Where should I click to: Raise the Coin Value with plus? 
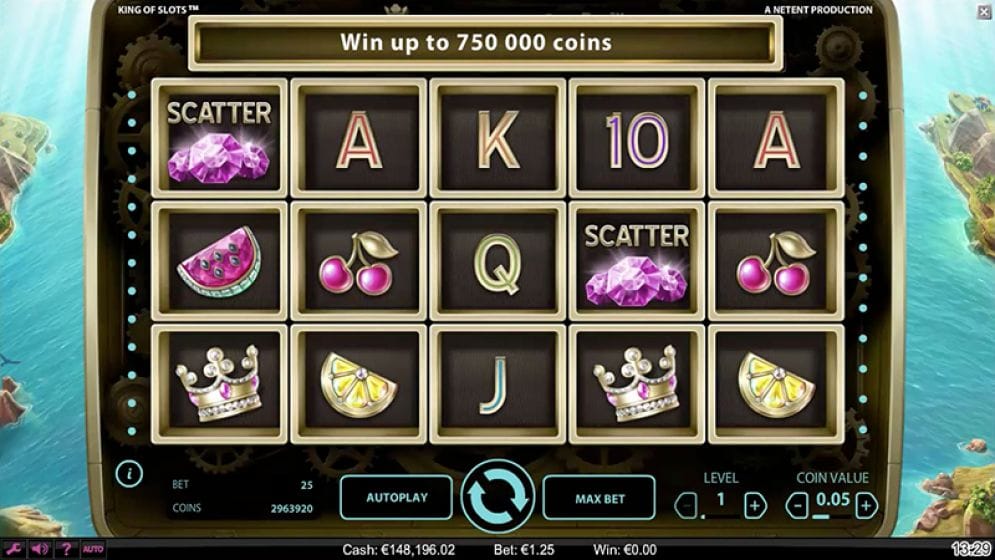coord(866,503)
